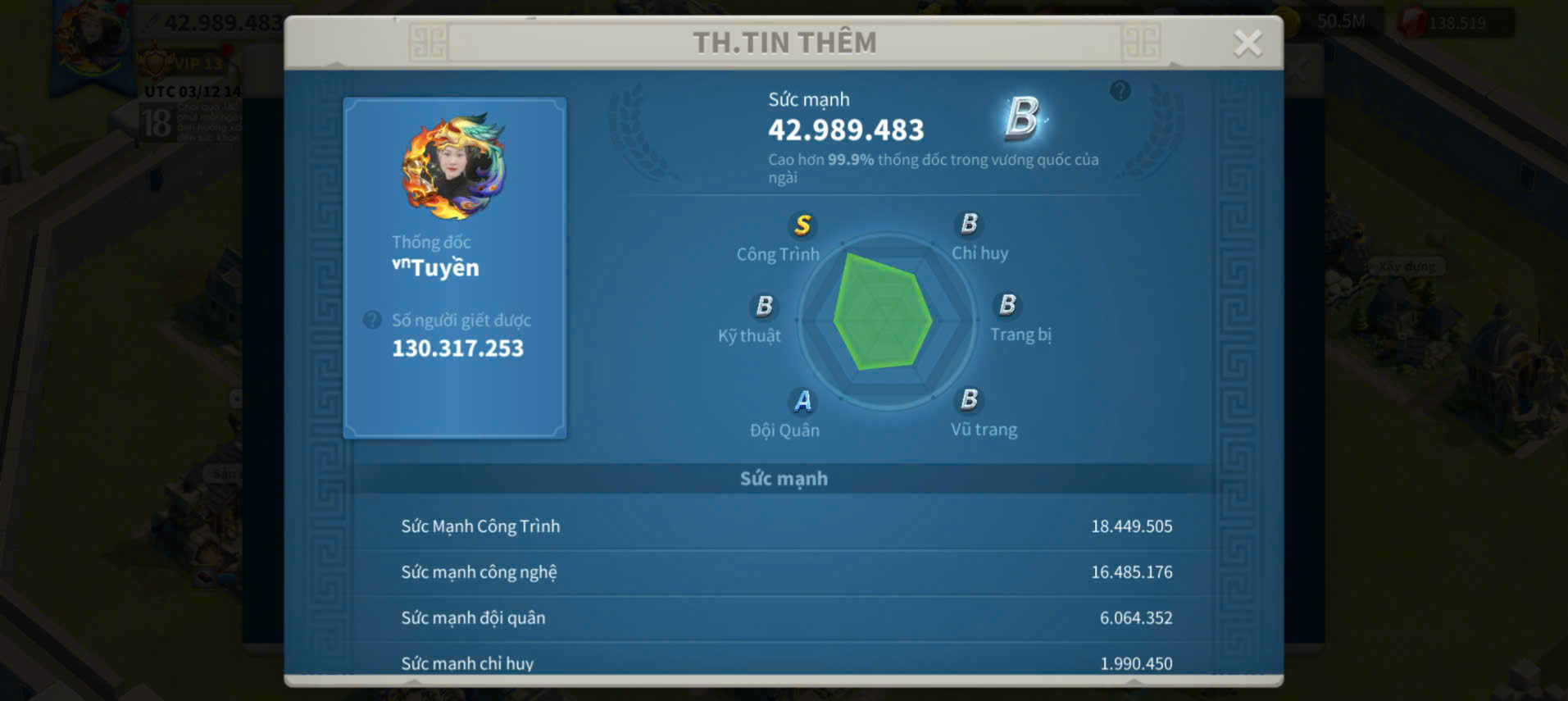Select the governor avatar portrait of Tuyền

[x=454, y=166]
